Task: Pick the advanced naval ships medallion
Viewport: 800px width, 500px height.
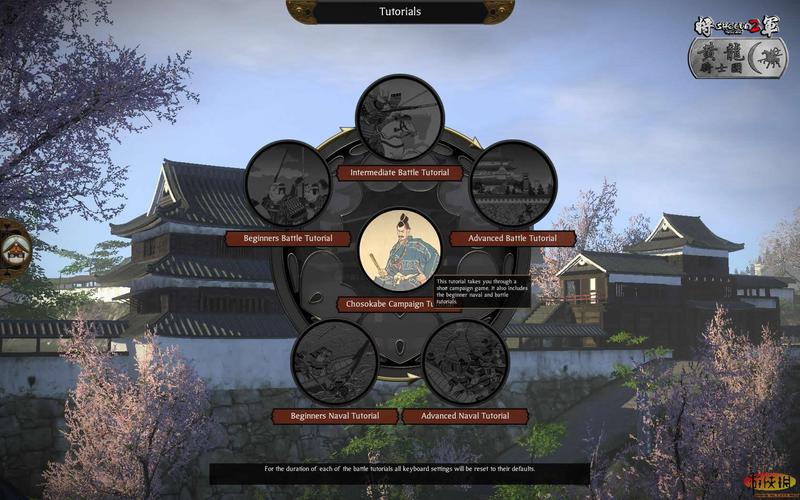Action: pos(465,362)
